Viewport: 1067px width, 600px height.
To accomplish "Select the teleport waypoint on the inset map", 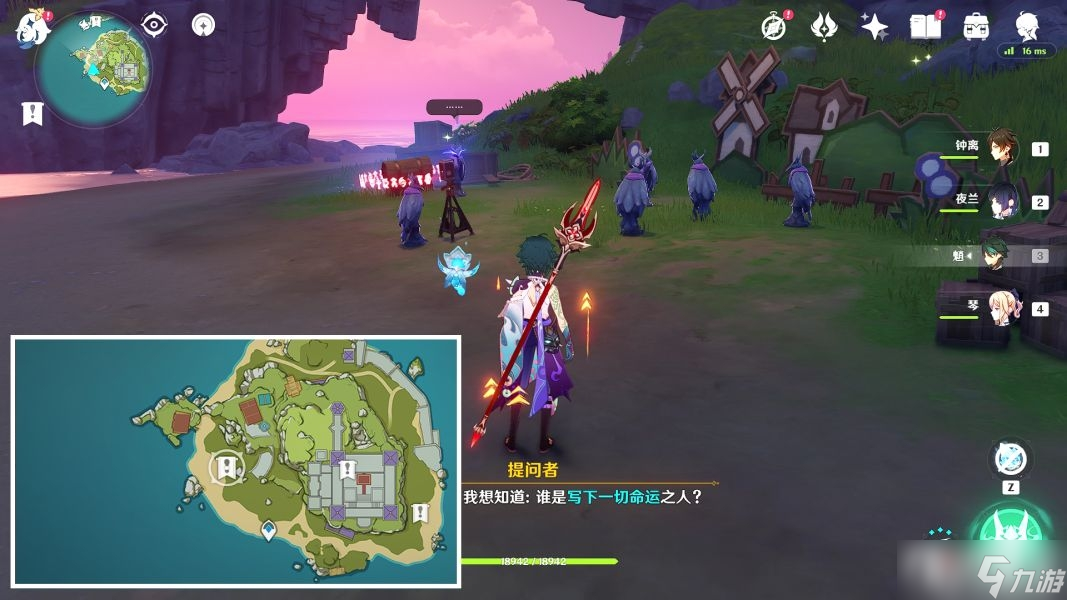I will 268,528.
